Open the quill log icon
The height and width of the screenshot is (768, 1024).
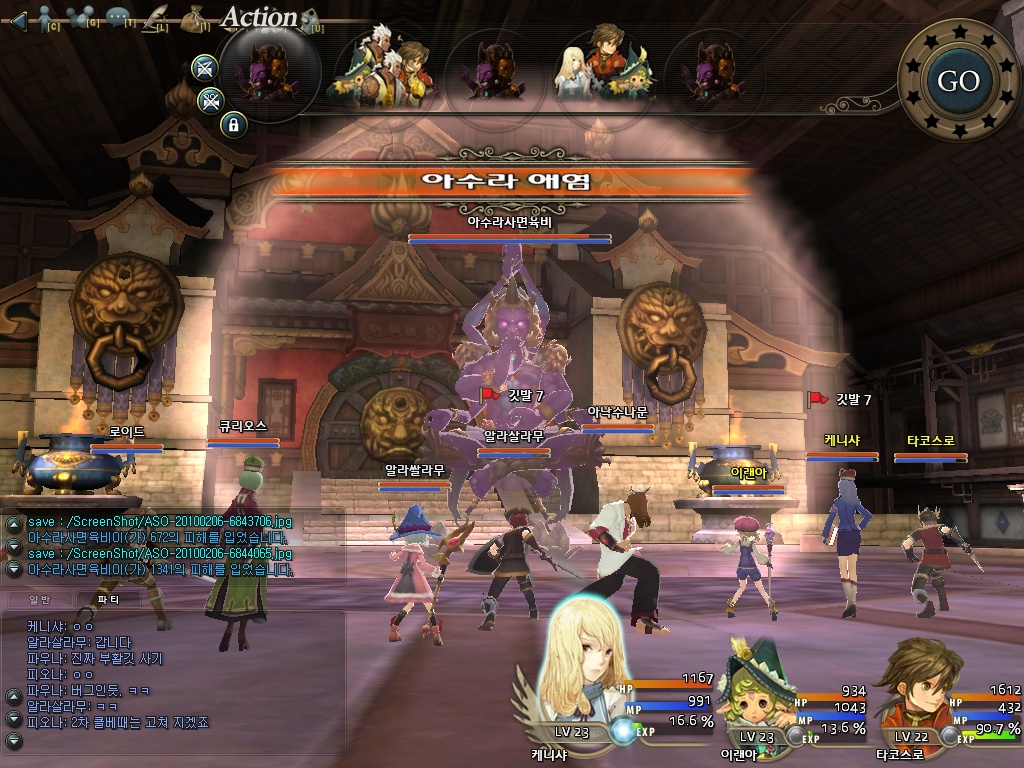pyautogui.click(x=156, y=18)
